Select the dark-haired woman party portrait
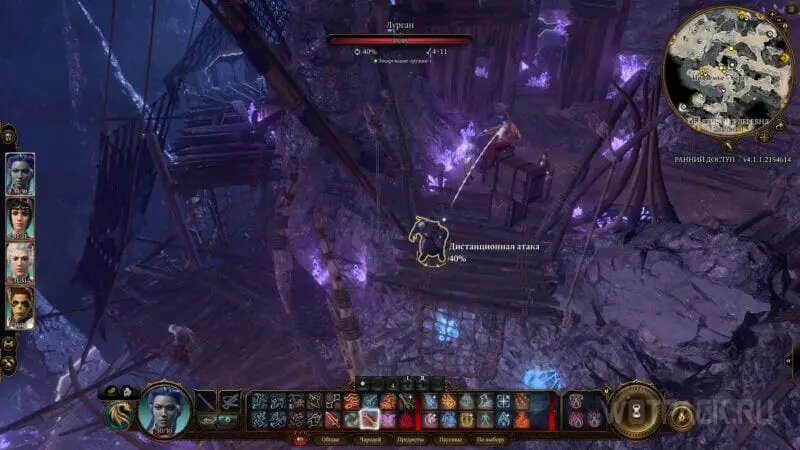The image size is (800, 450). tap(20, 219)
